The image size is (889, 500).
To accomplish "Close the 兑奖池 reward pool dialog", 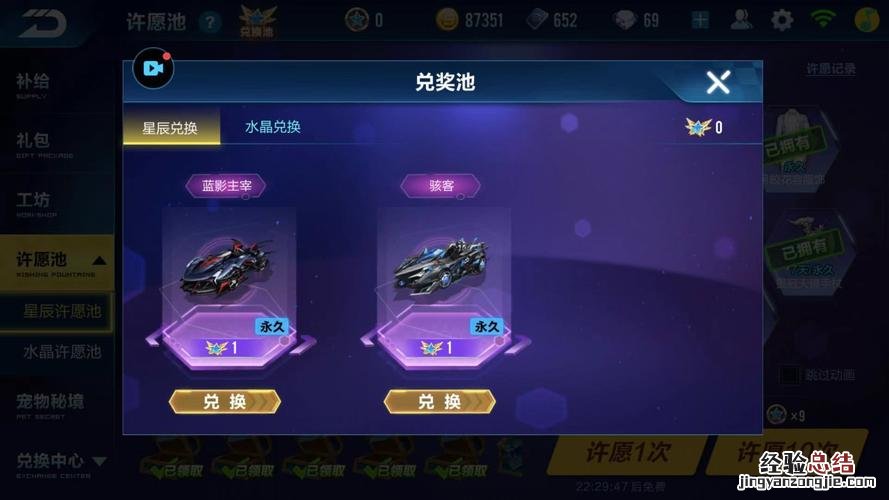I will tap(718, 83).
